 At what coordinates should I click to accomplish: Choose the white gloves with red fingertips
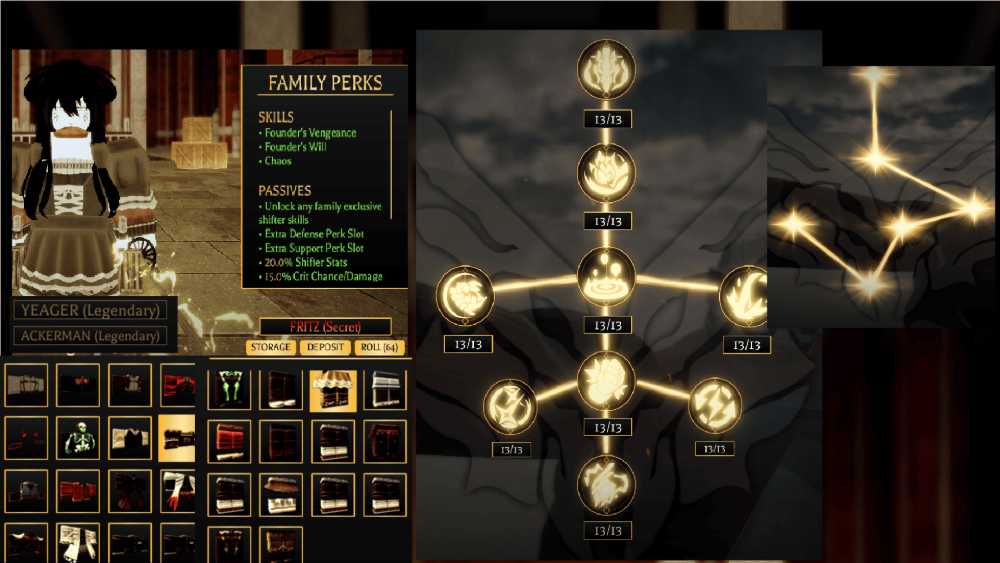[179, 491]
